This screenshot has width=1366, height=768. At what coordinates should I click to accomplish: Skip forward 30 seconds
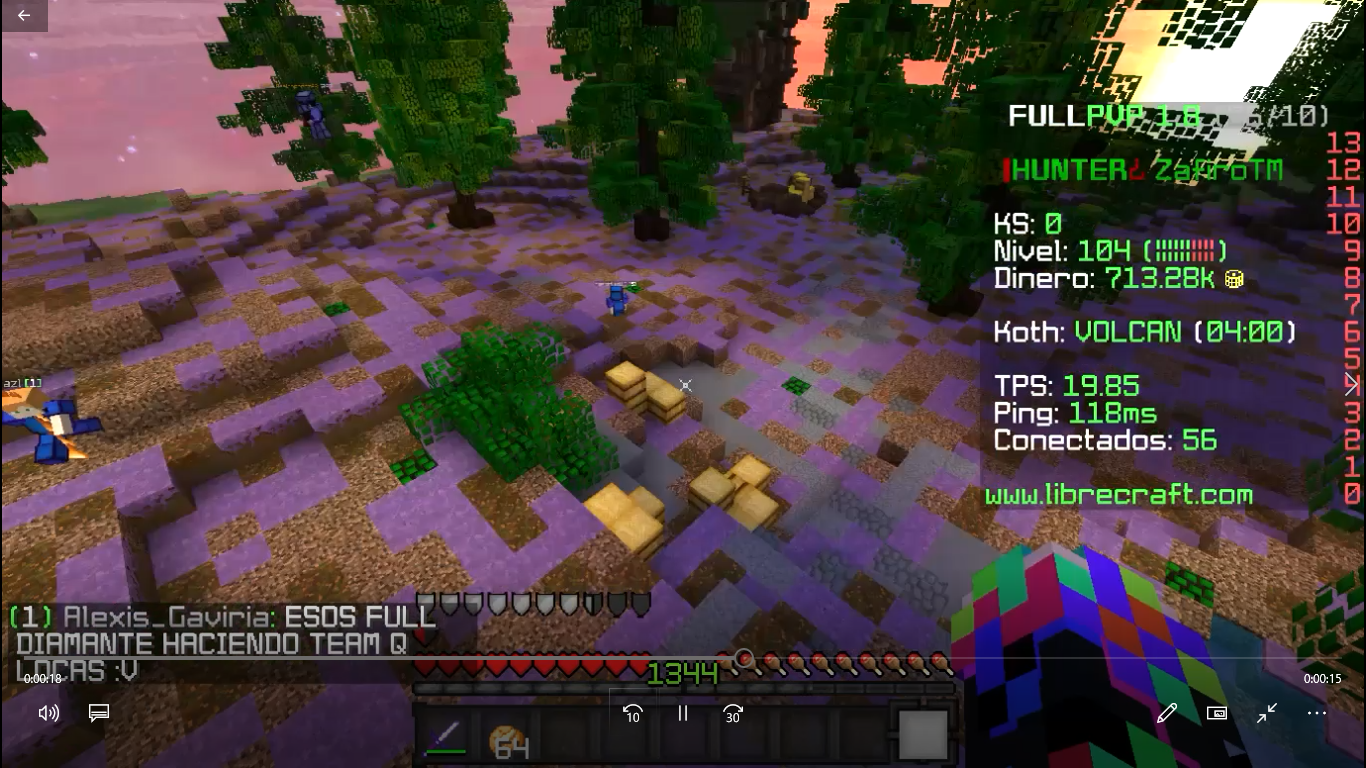coord(733,713)
